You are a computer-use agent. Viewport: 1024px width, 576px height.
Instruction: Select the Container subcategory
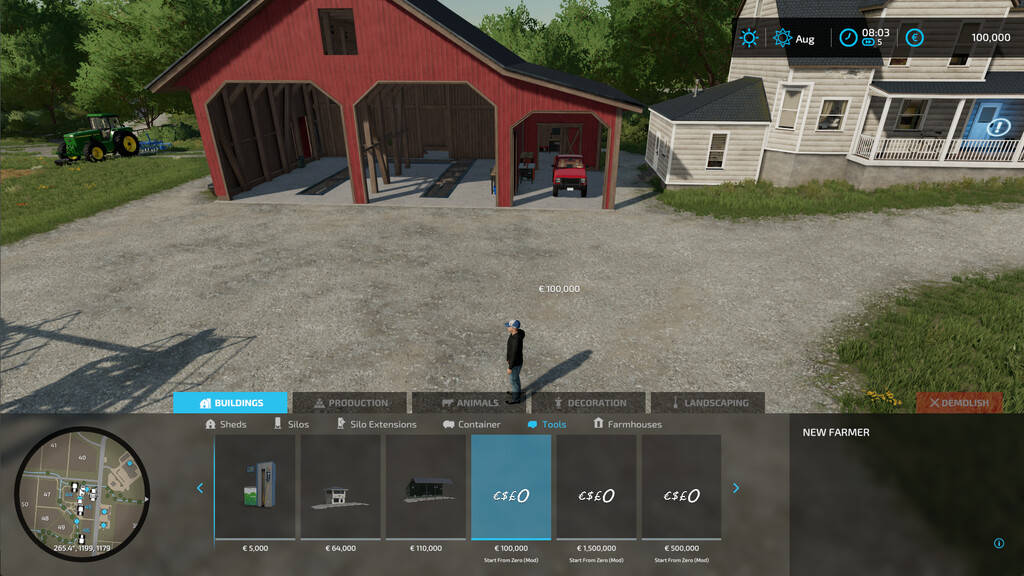click(472, 424)
